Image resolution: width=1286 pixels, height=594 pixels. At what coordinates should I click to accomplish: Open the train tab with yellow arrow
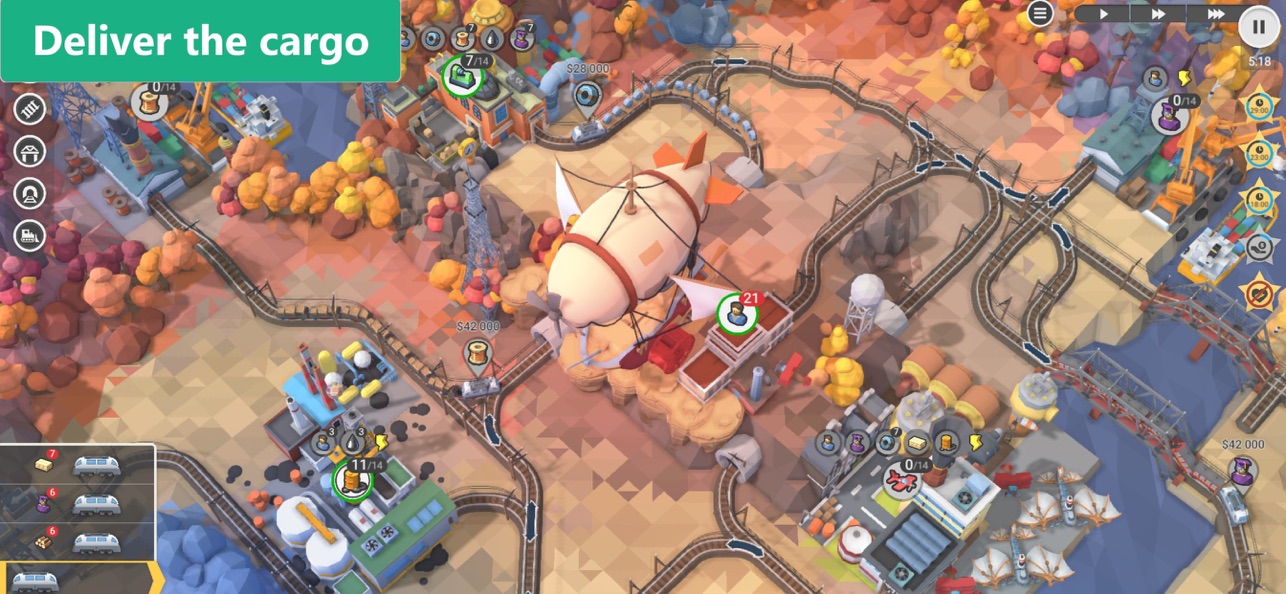tap(78, 579)
